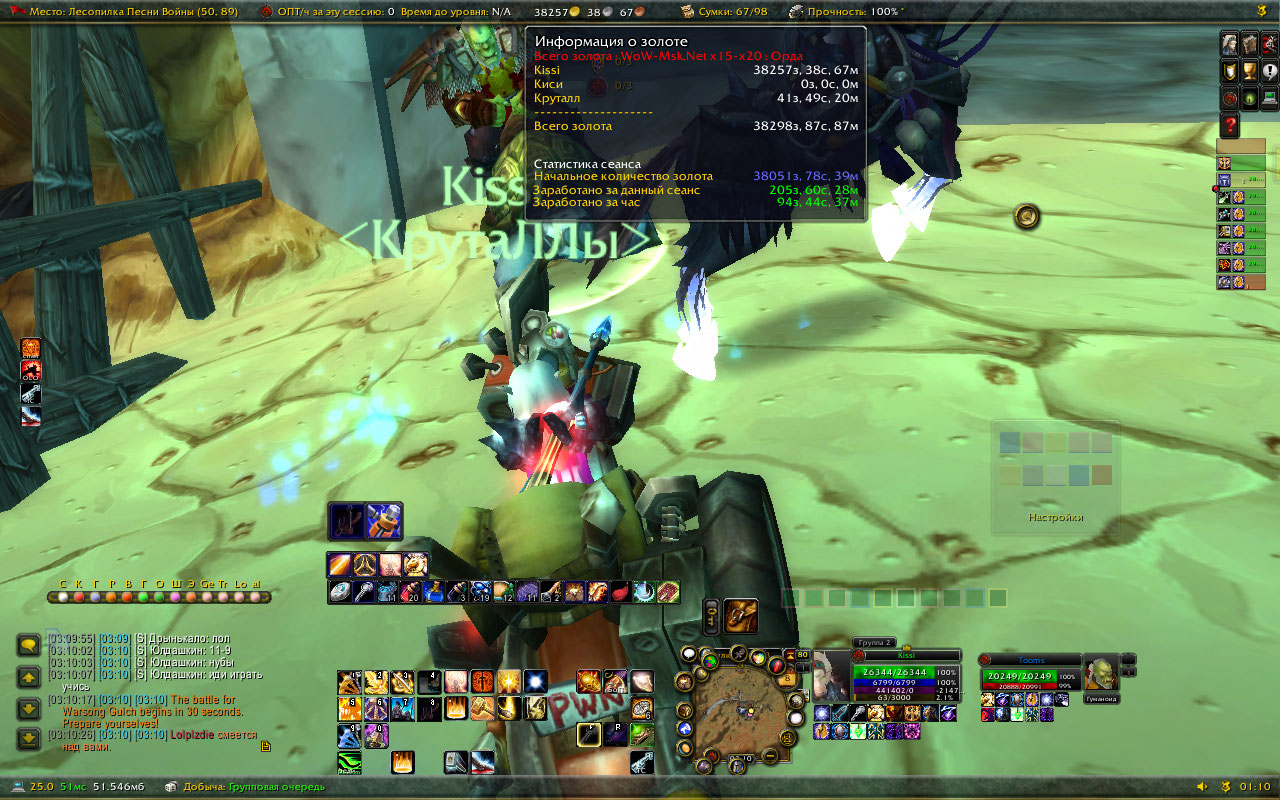
Task: Select the Kissi player portrait
Action: [x=831, y=675]
